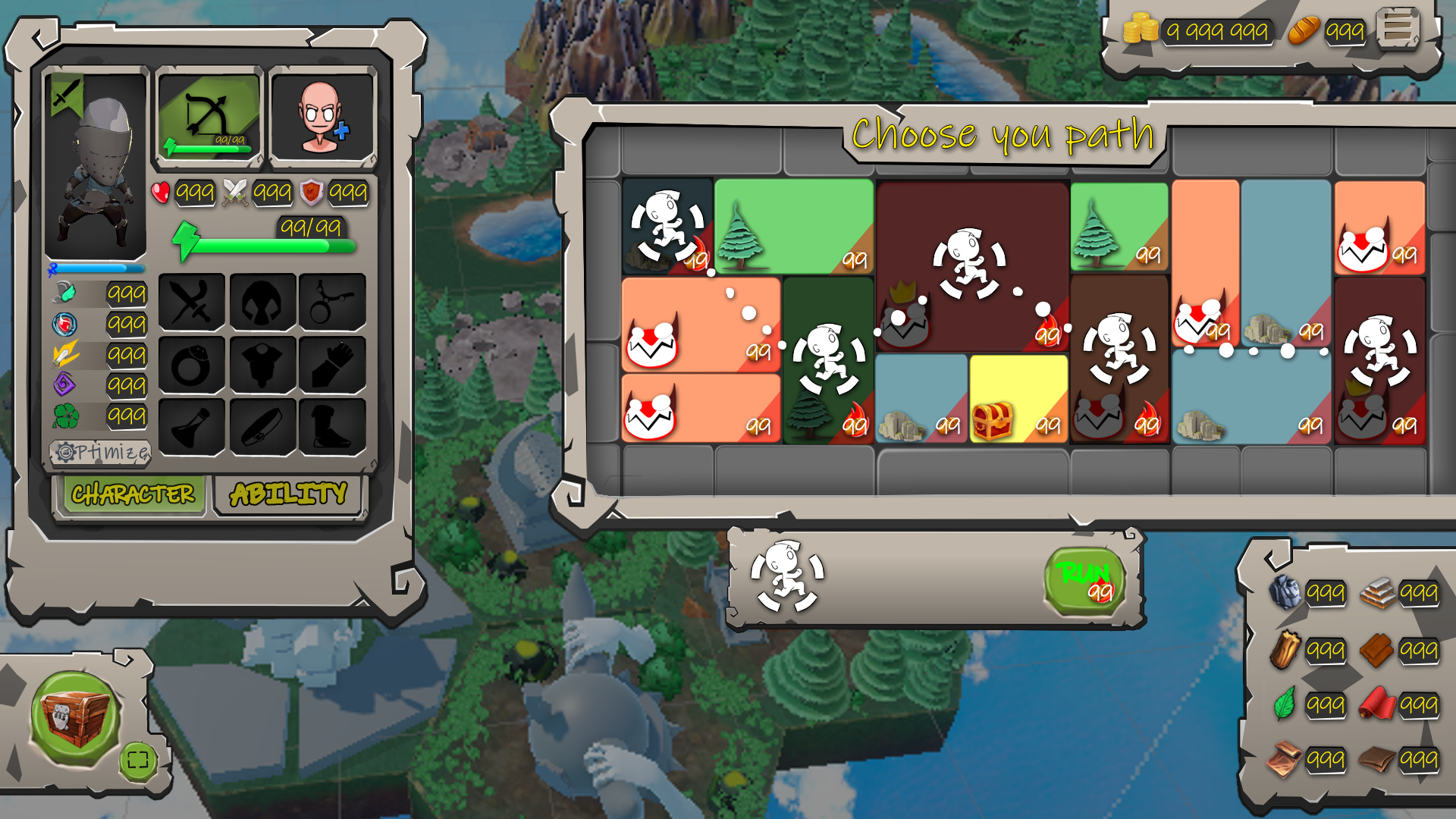This screenshot has width=1456, height=819.
Task: Open the hamburger menu button
Action: tap(1398, 29)
